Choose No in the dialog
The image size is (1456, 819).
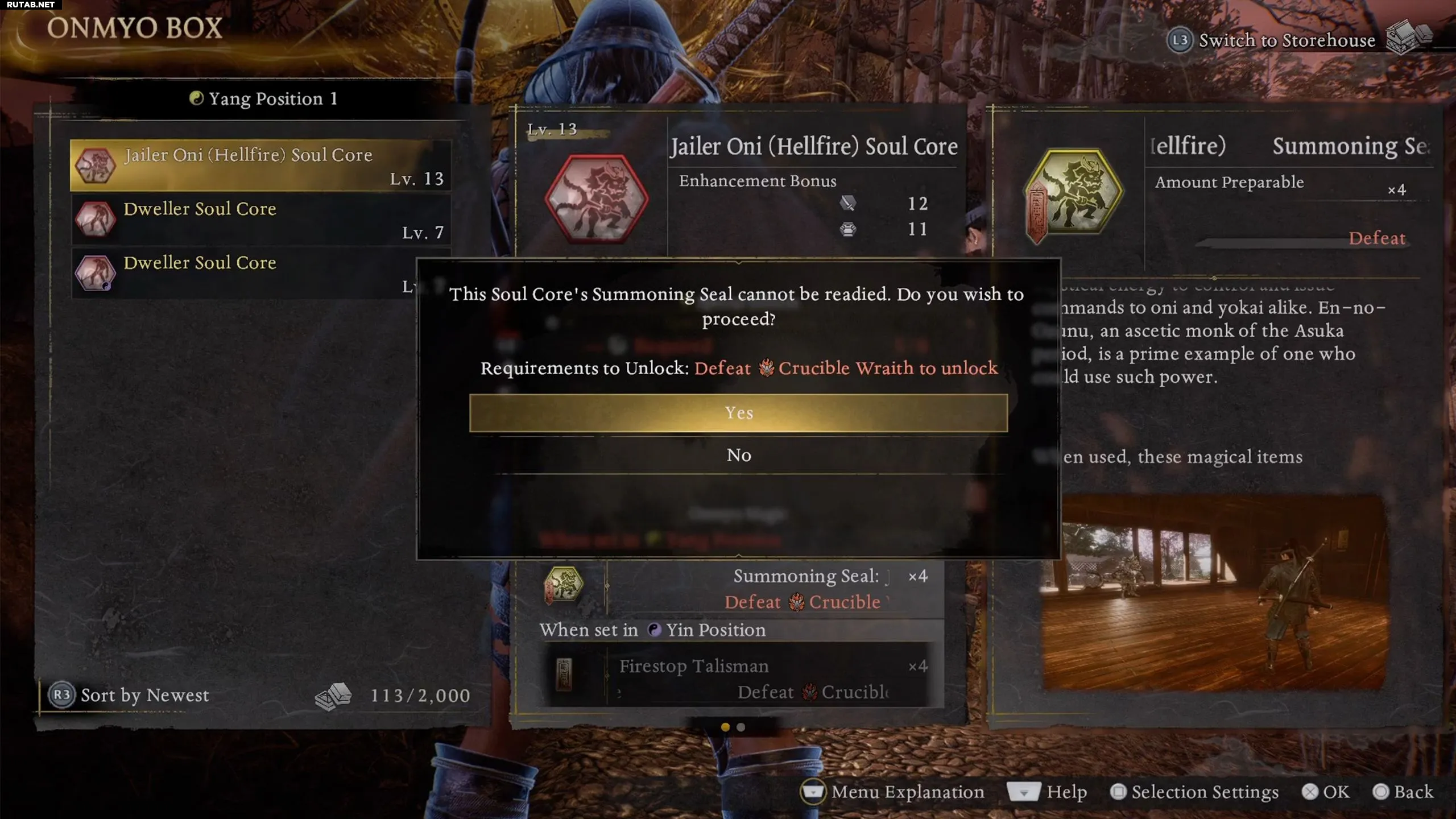(x=738, y=455)
